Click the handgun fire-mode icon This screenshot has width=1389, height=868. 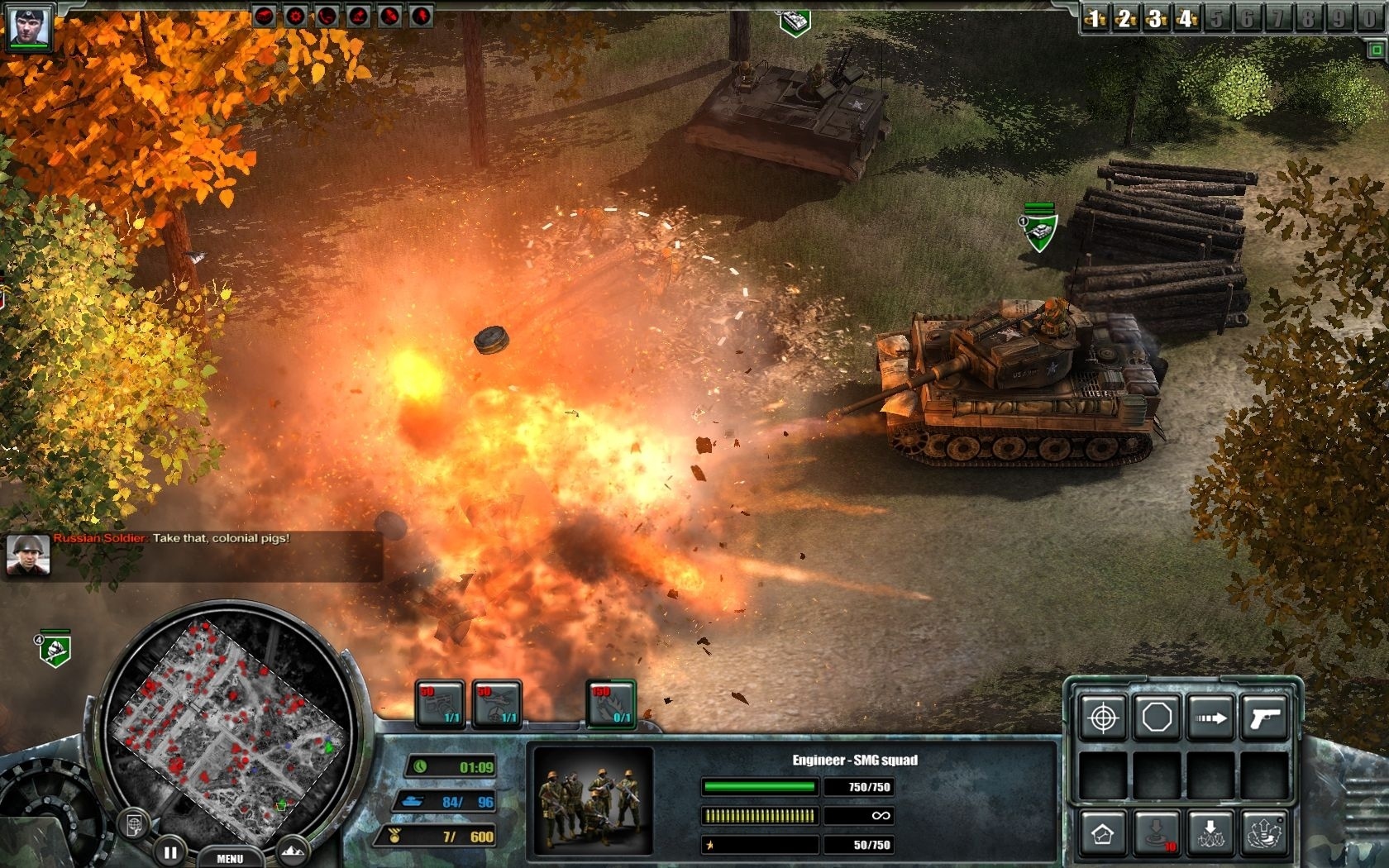[1264, 718]
